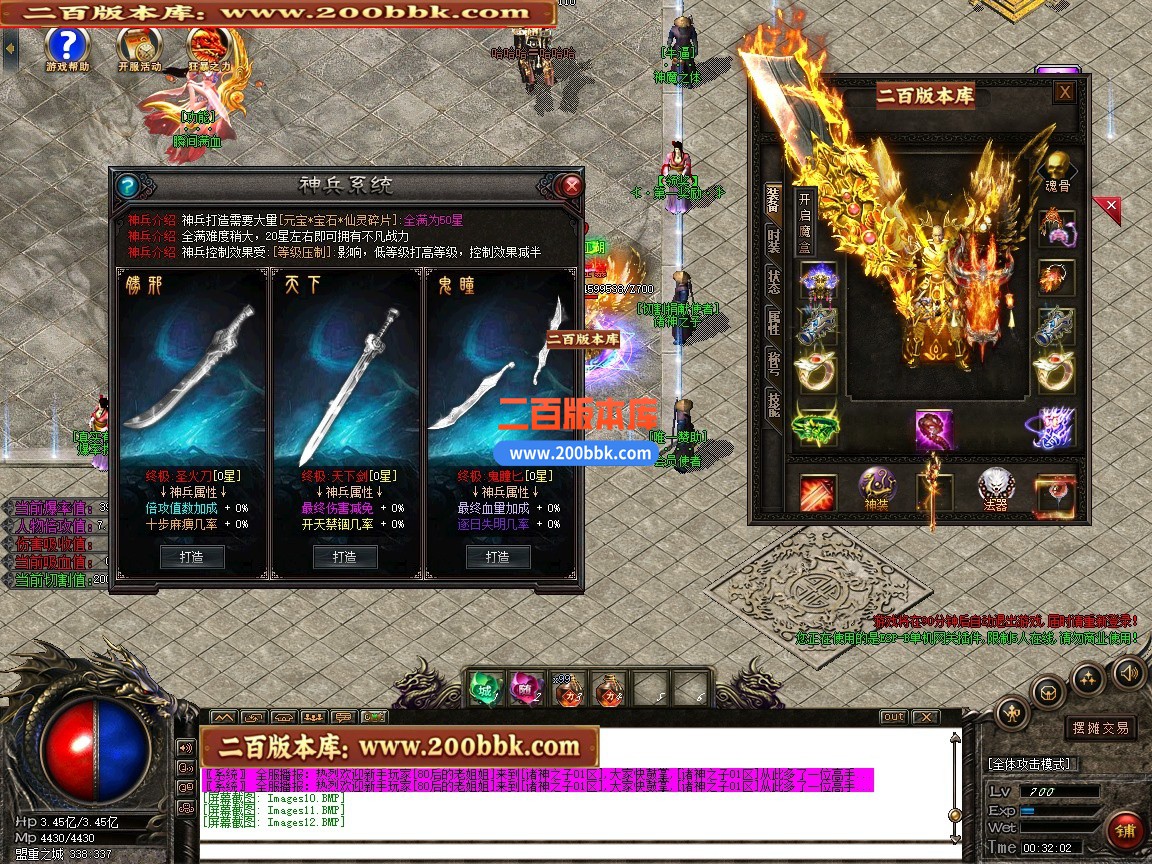The image size is (1152, 864).
Task: Toggle the sound speaker button
Action: (1128, 672)
